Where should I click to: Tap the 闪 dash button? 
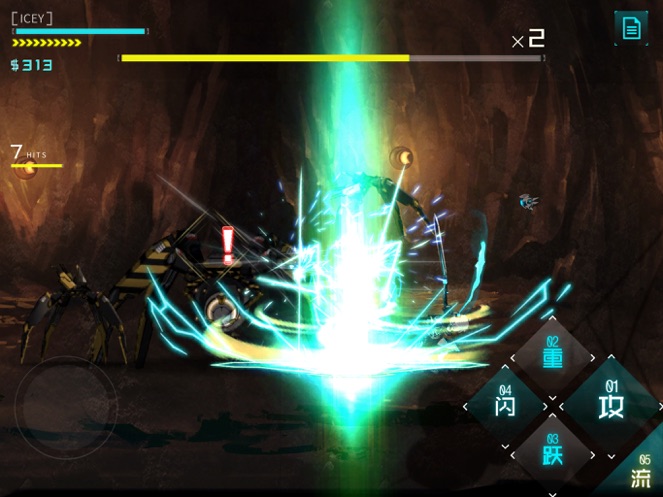click(506, 405)
